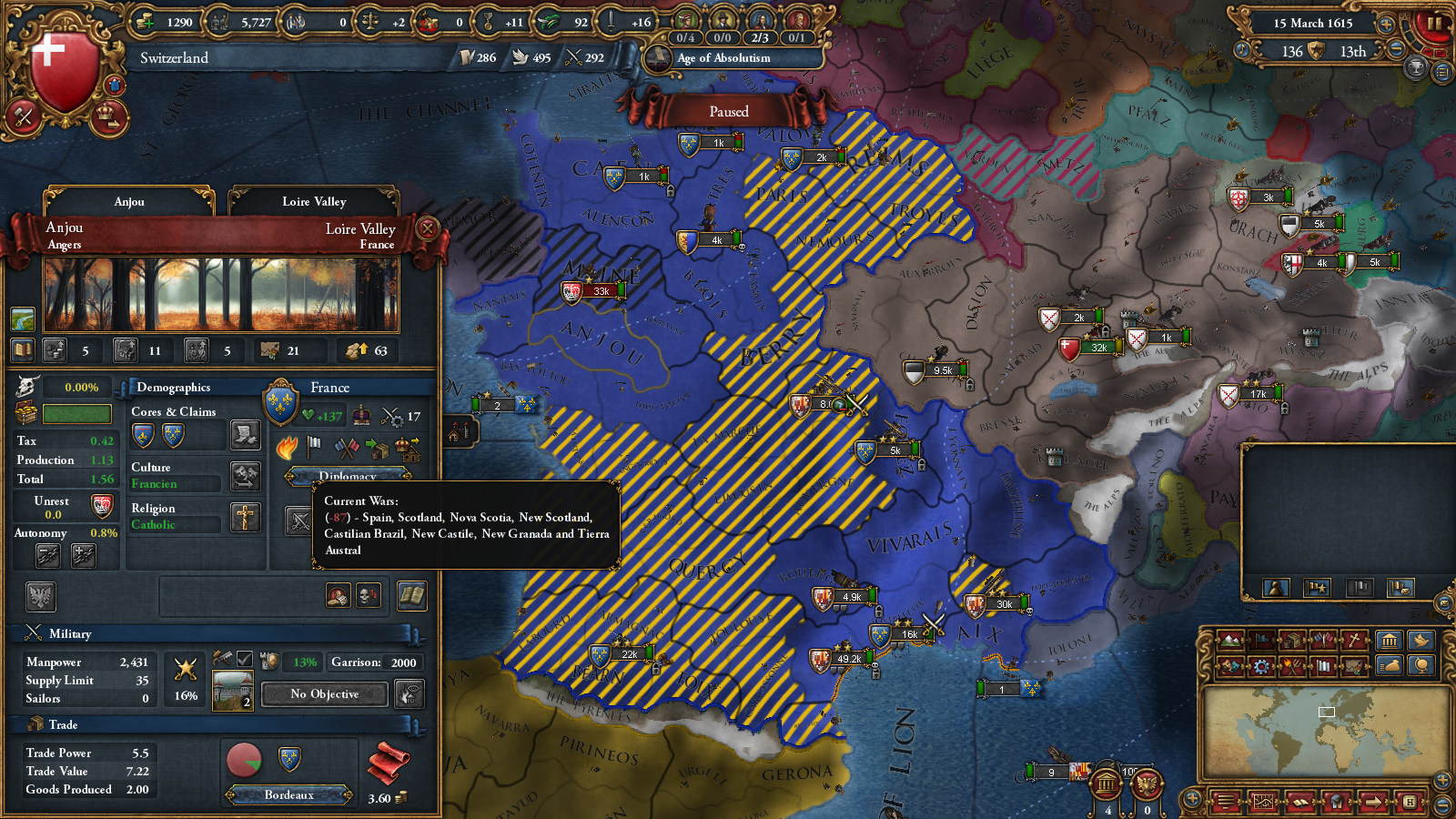This screenshot has height=819, width=1456.
Task: Toggle the fort maintenance checkbox in Military section
Action: tap(244, 660)
